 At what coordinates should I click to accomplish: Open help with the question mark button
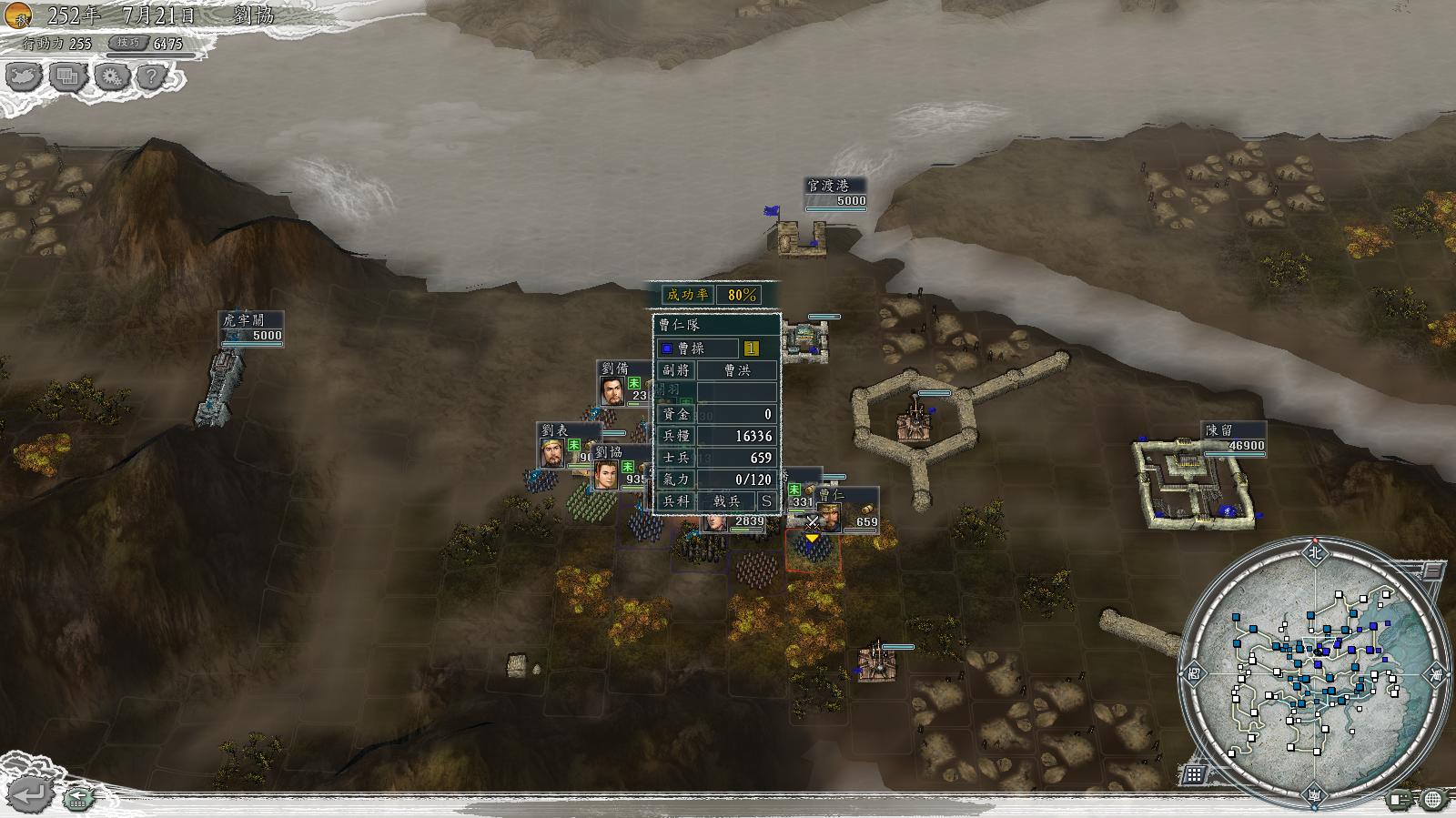(152, 76)
